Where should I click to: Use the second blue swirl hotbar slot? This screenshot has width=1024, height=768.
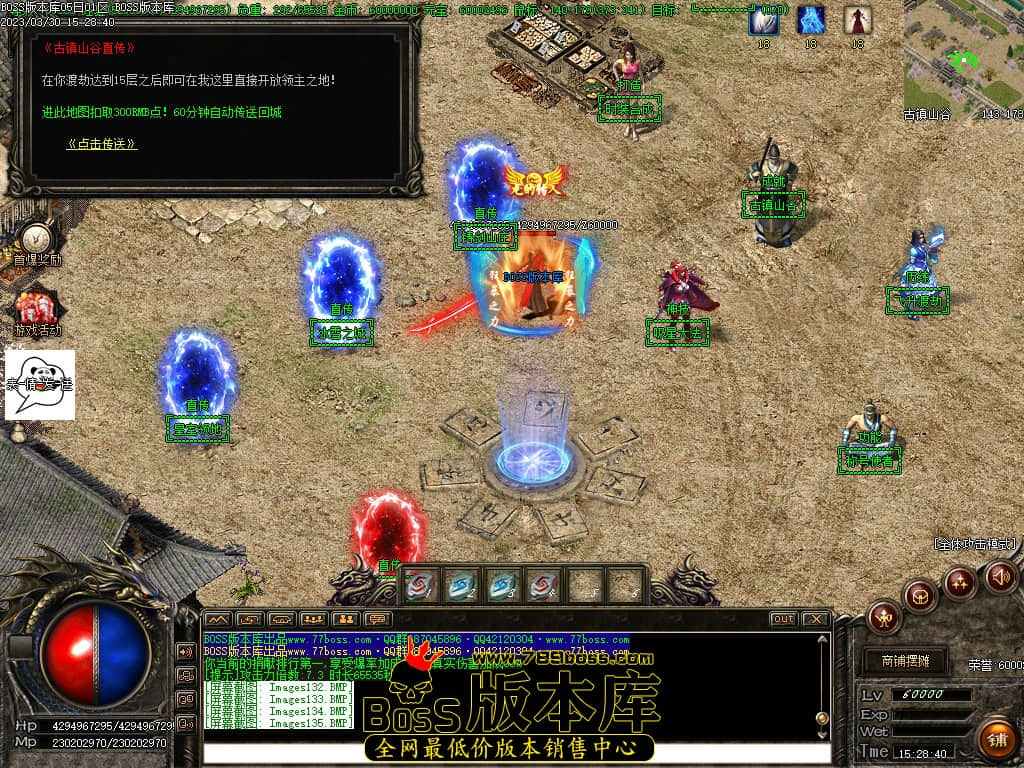(461, 586)
